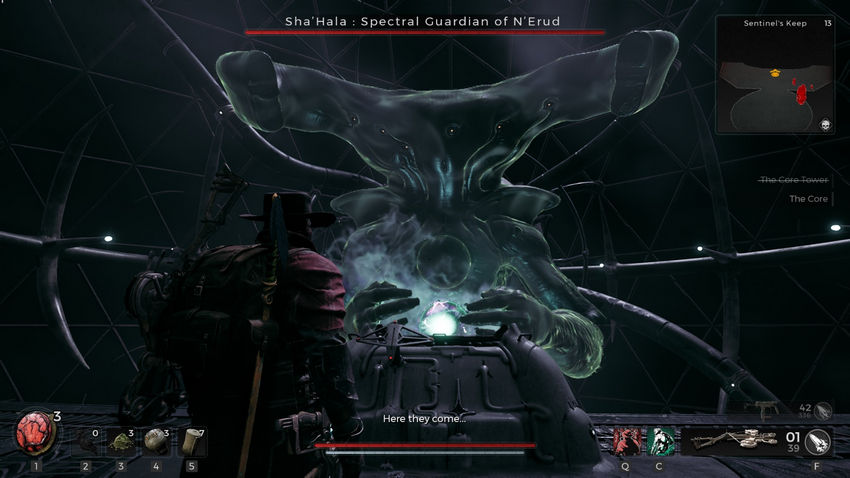This screenshot has height=478, width=850.
Task: Select the grey stone consumable in slot 4
Action: [x=156, y=441]
